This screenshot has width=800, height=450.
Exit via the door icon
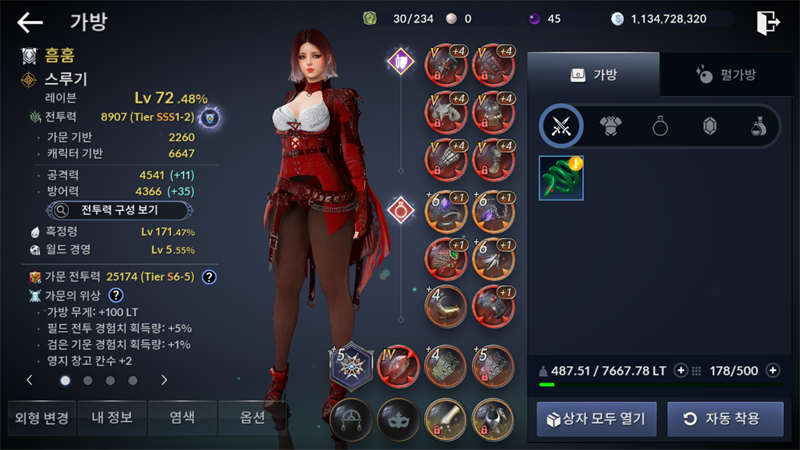tap(767, 22)
